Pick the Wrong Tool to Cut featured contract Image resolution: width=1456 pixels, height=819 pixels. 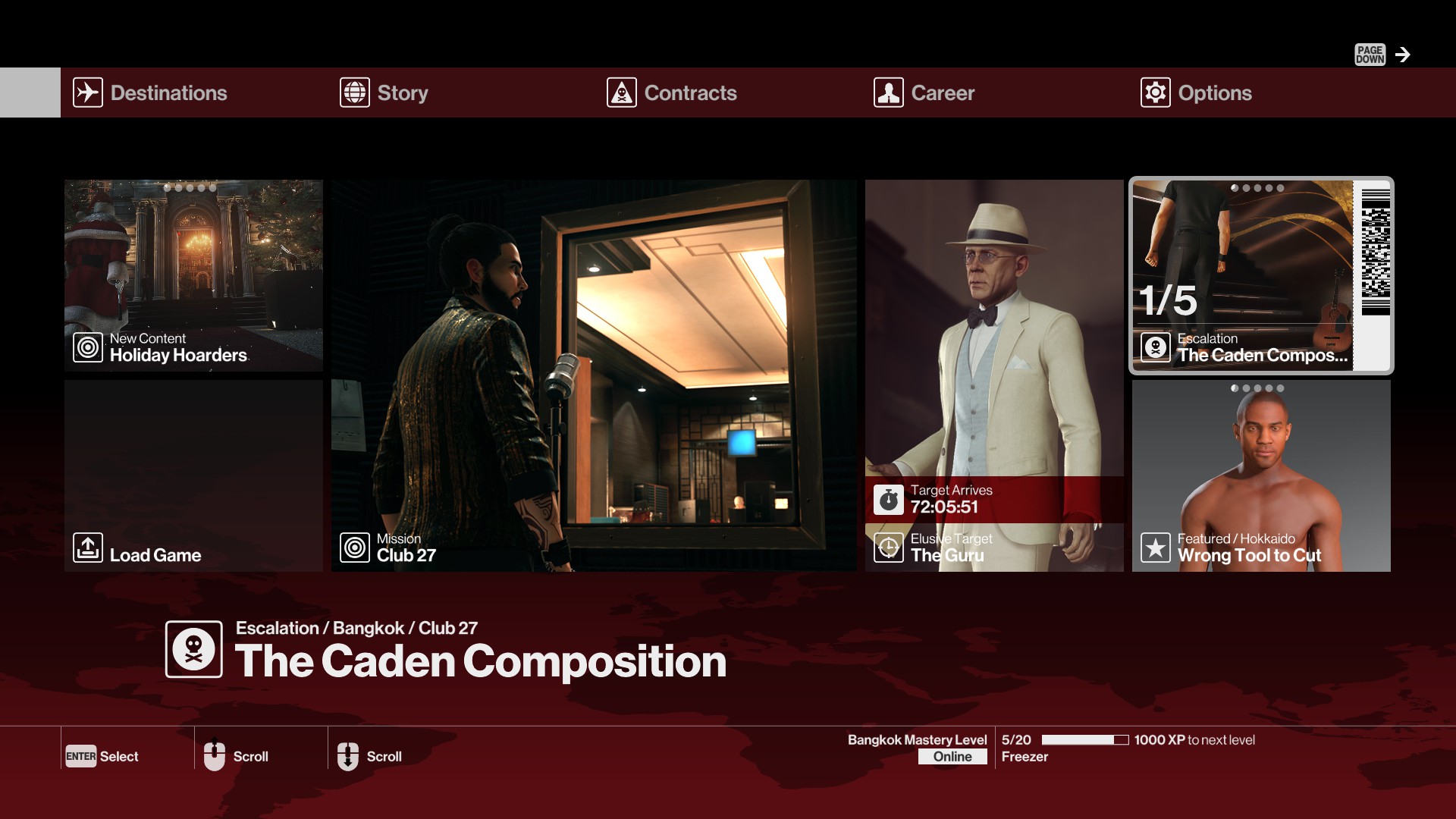1260,476
